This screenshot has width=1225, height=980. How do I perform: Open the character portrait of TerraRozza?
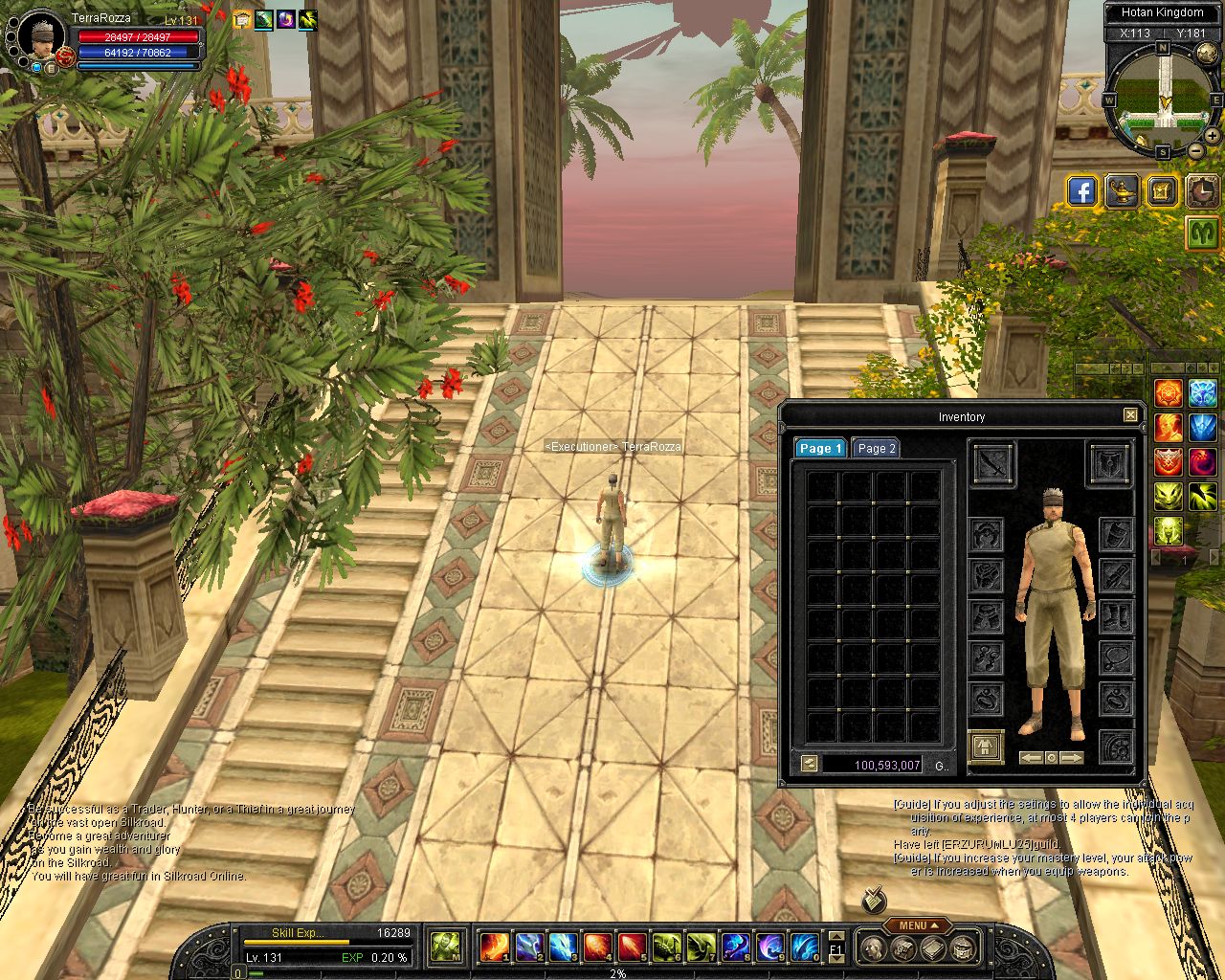(40, 35)
